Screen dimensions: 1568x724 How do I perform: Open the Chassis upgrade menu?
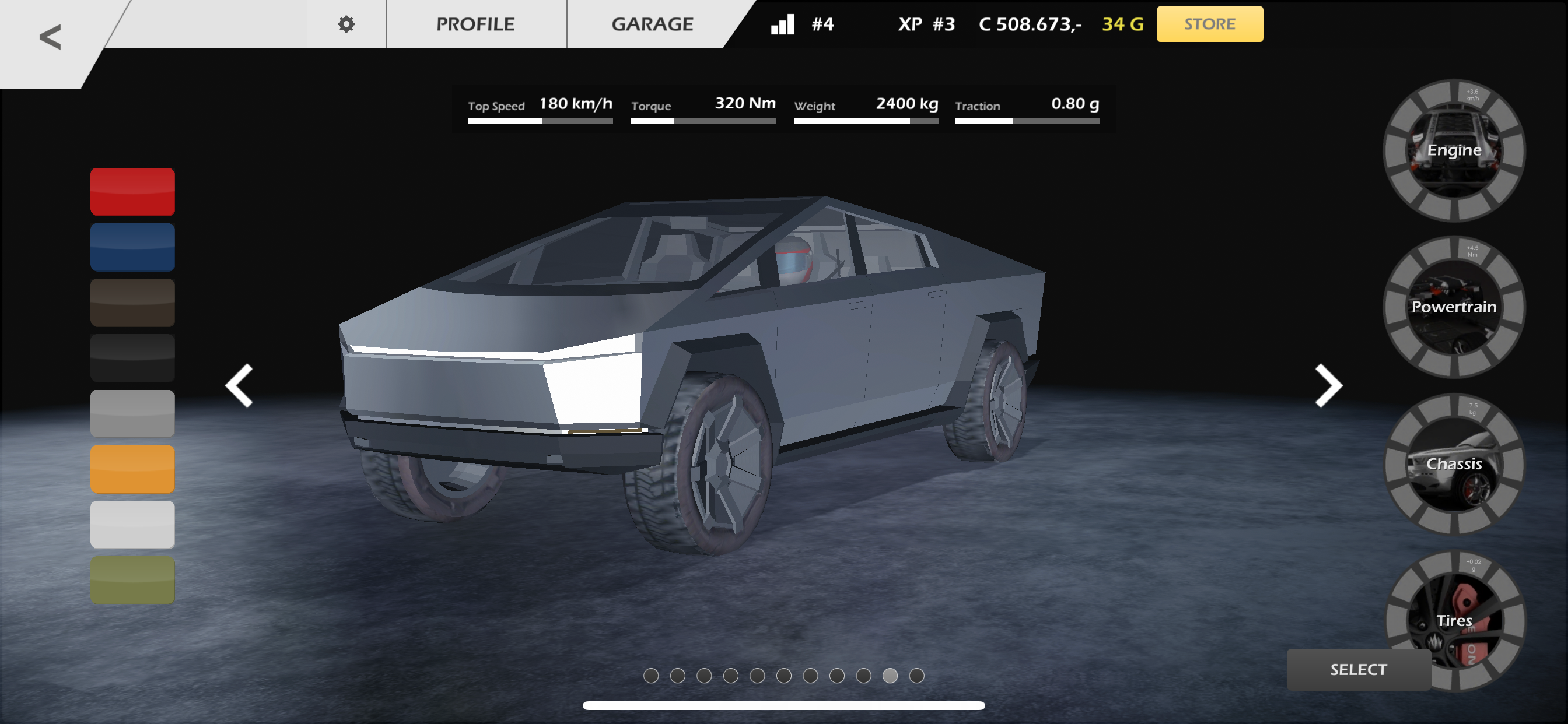pyautogui.click(x=1454, y=463)
